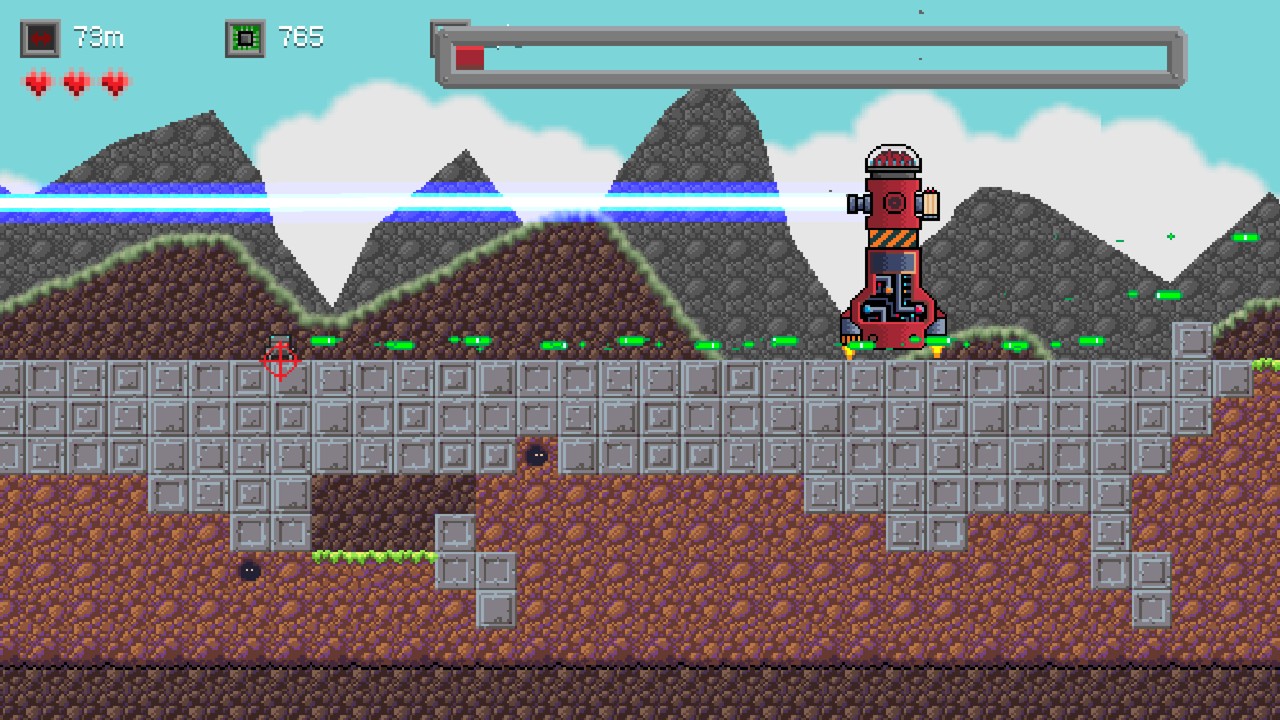The image size is (1280, 720).
Task: Click the 765 chip count text
Action: (x=302, y=37)
